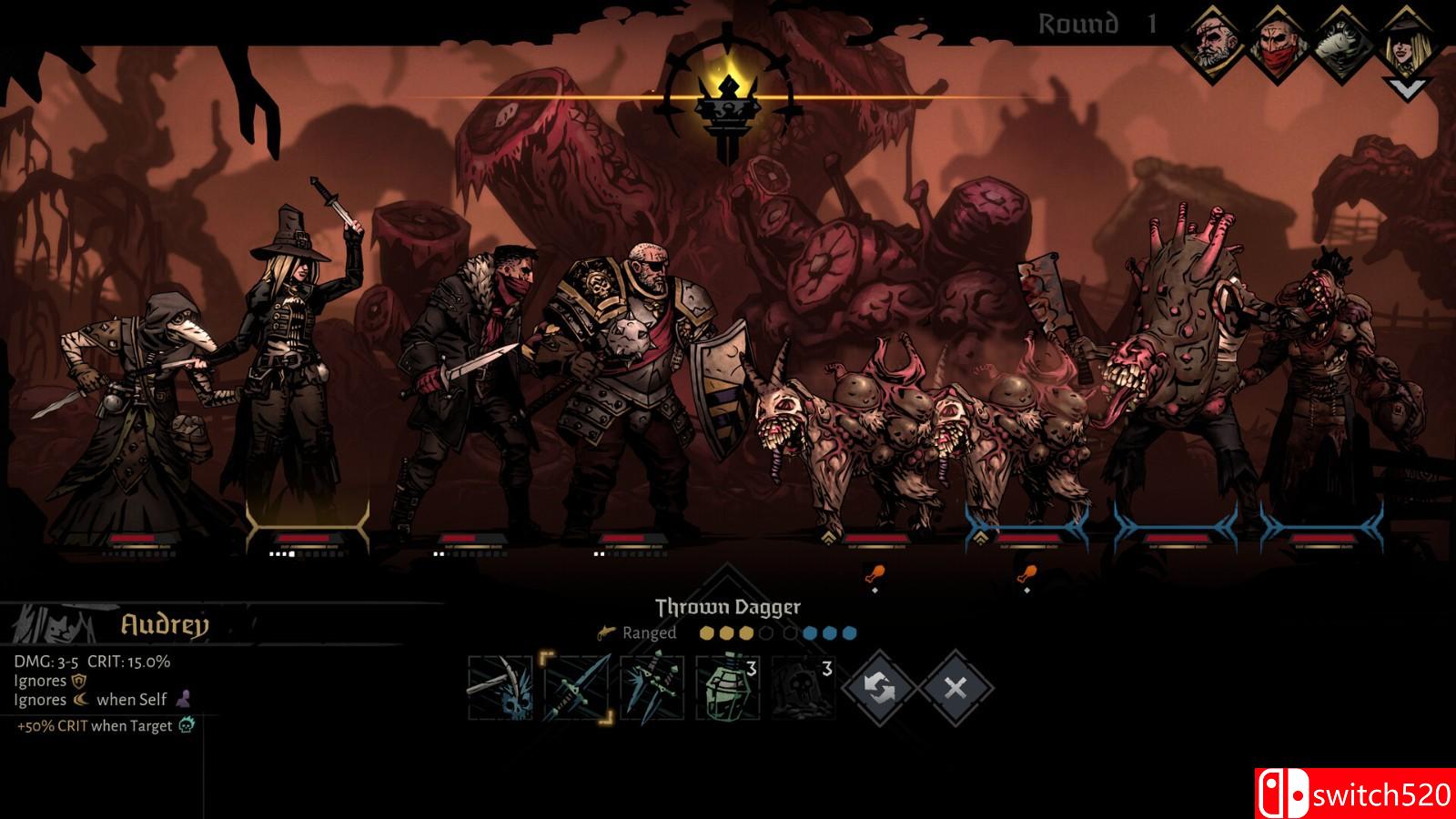This screenshot has height=819, width=1456.
Task: Pass the turn with the X button
Action: (x=955, y=688)
